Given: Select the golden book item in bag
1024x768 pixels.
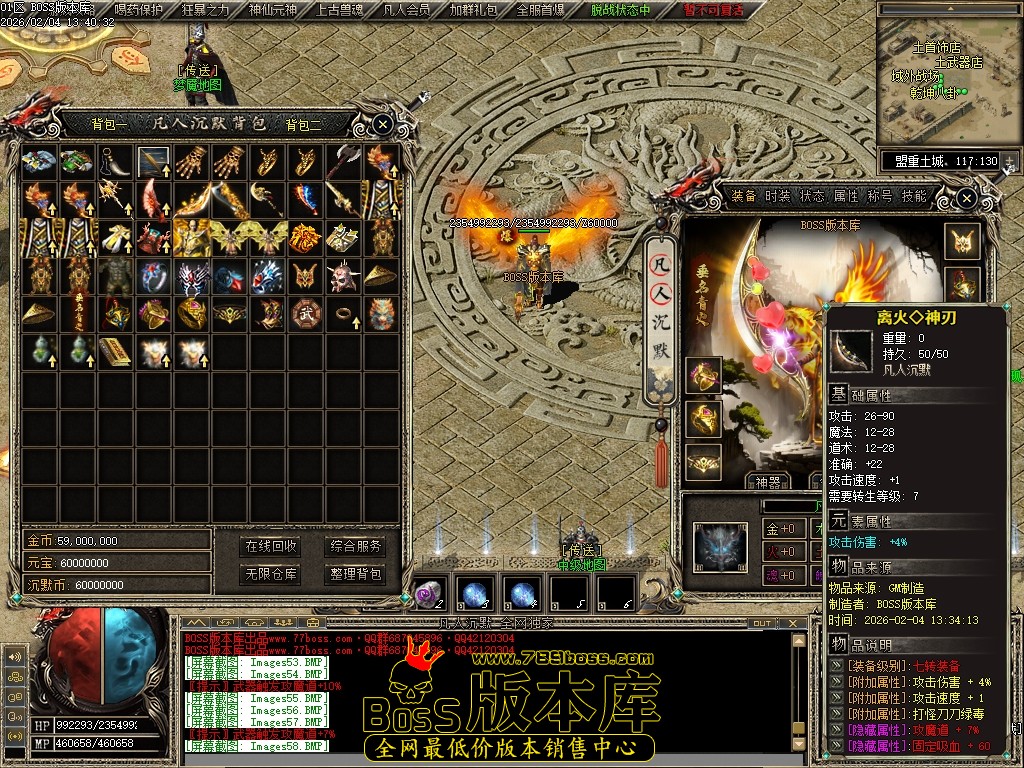Looking at the screenshot, I should [114, 351].
